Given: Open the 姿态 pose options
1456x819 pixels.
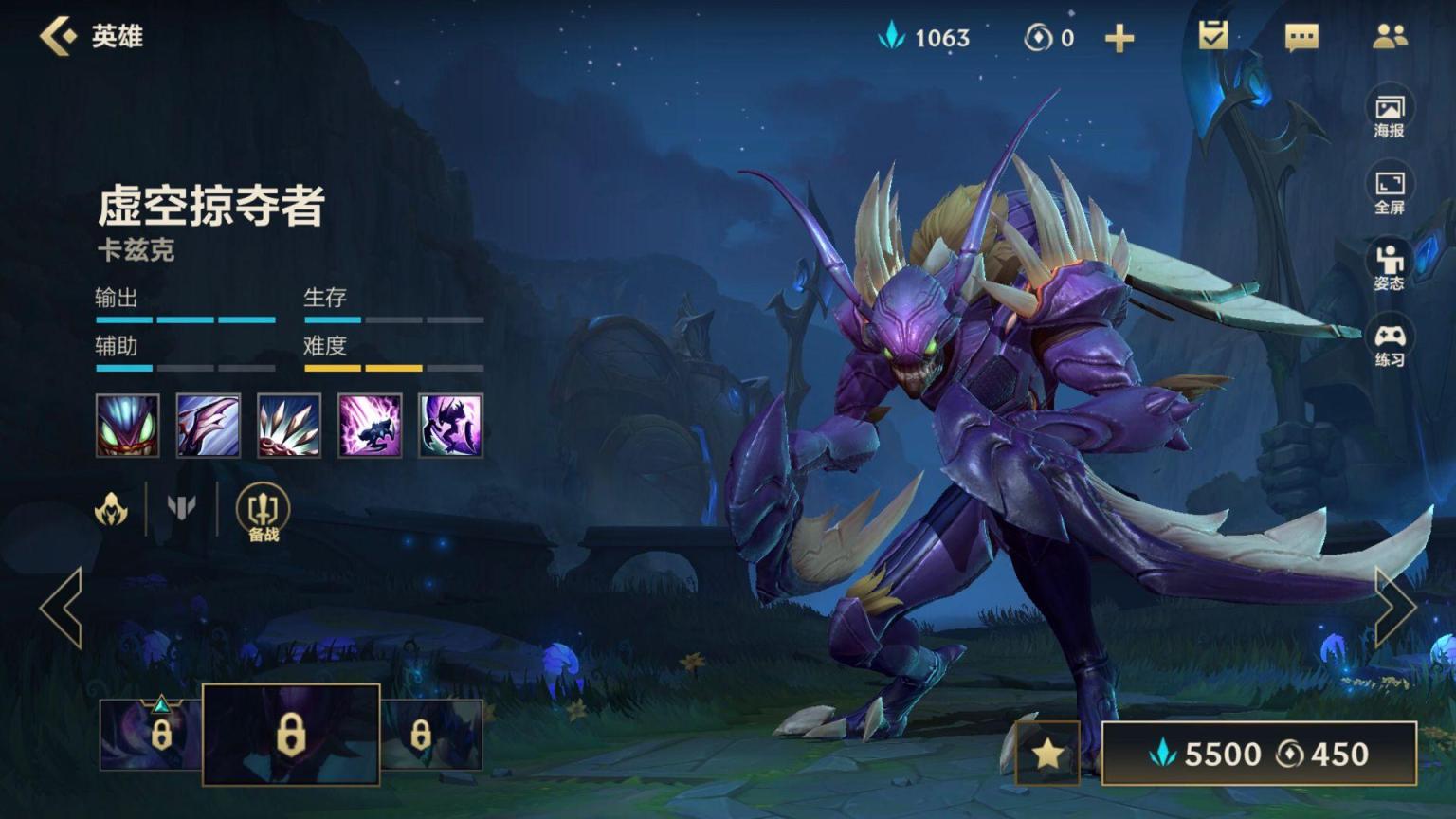Looking at the screenshot, I should pos(1390,266).
